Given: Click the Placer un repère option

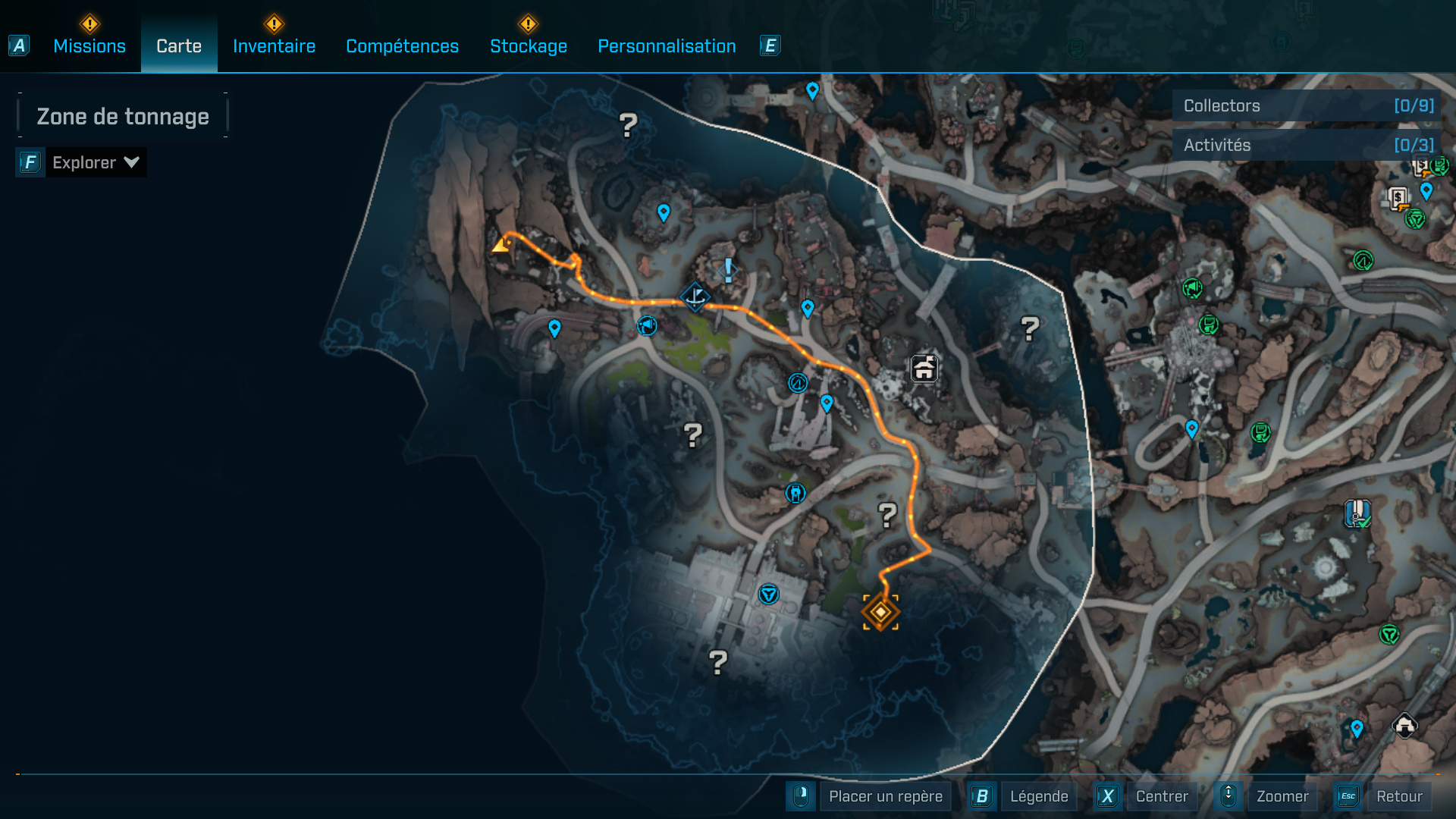Looking at the screenshot, I should click(885, 796).
